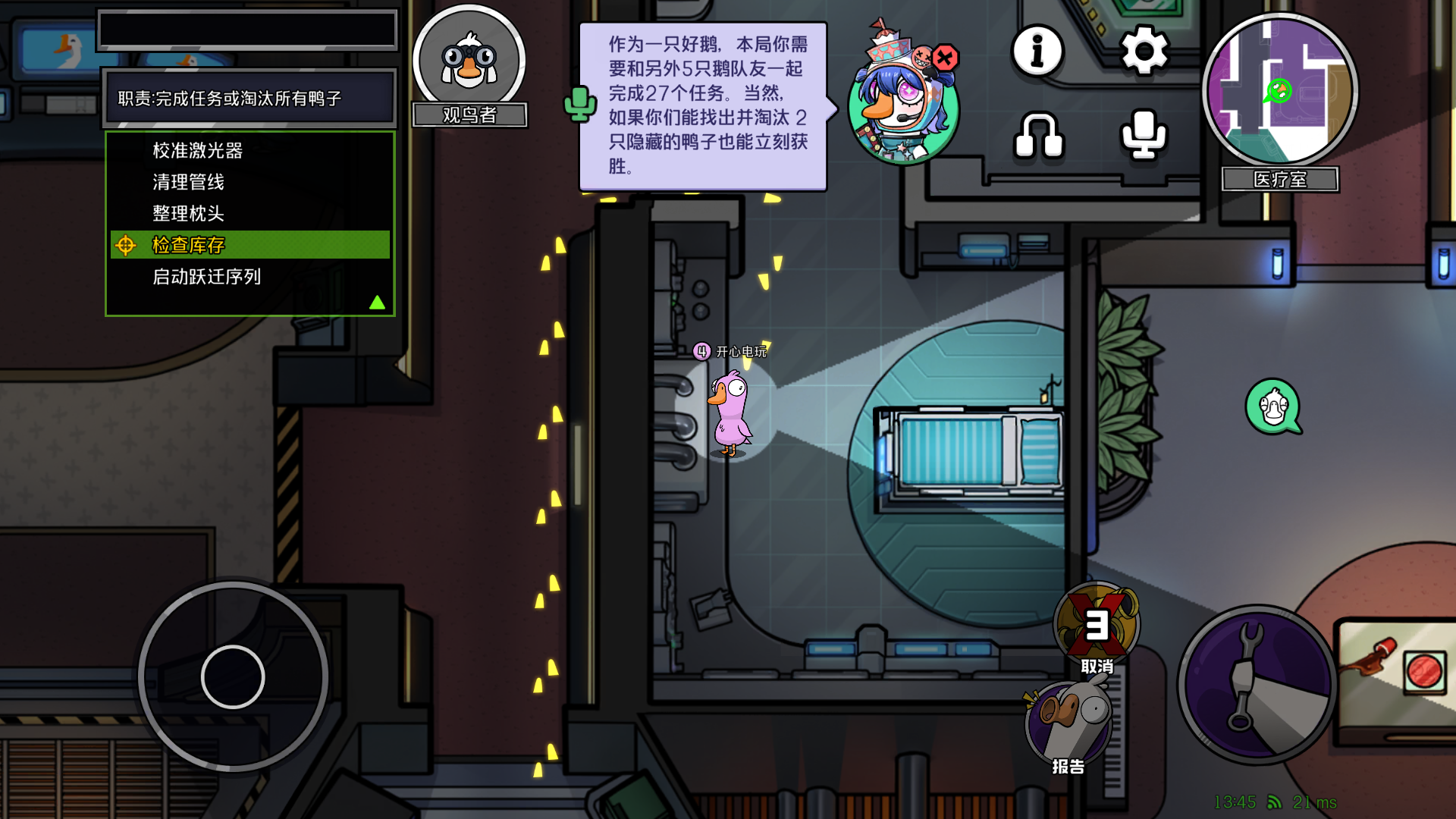Open the settings gear menu
Image resolution: width=1456 pixels, height=819 pixels.
click(x=1144, y=51)
